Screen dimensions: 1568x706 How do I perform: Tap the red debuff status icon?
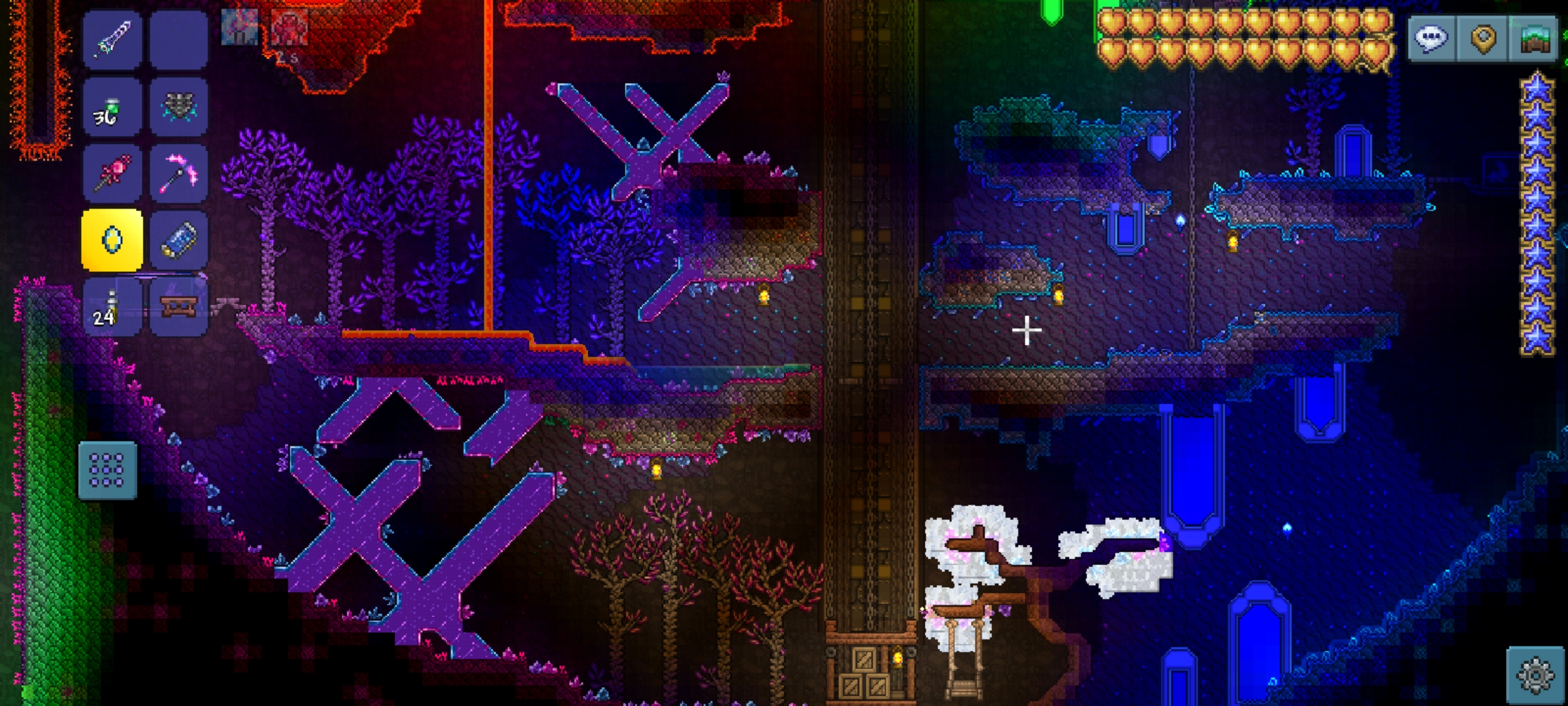[x=289, y=28]
